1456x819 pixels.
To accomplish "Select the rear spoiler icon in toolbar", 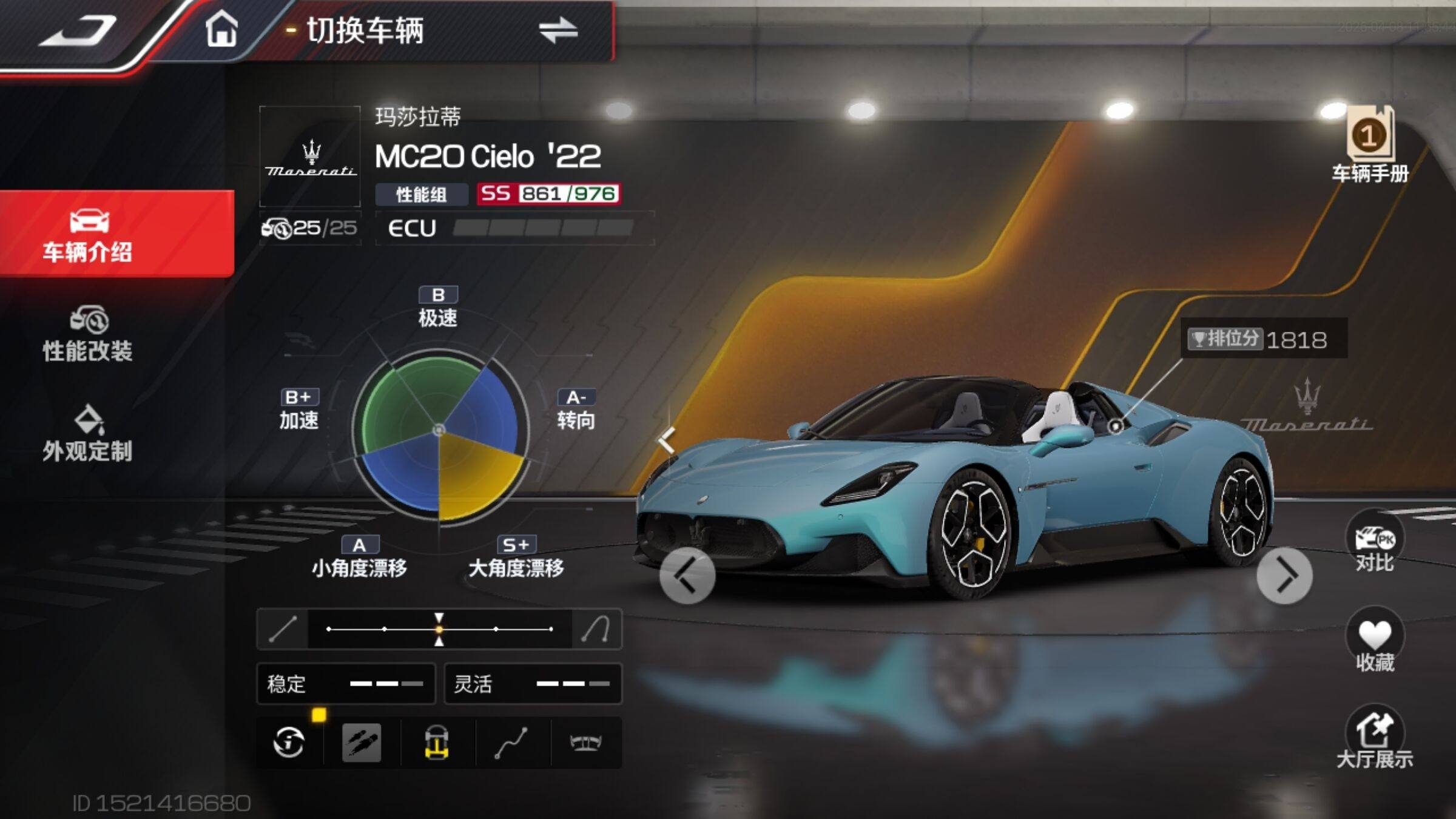I will pyautogui.click(x=585, y=742).
